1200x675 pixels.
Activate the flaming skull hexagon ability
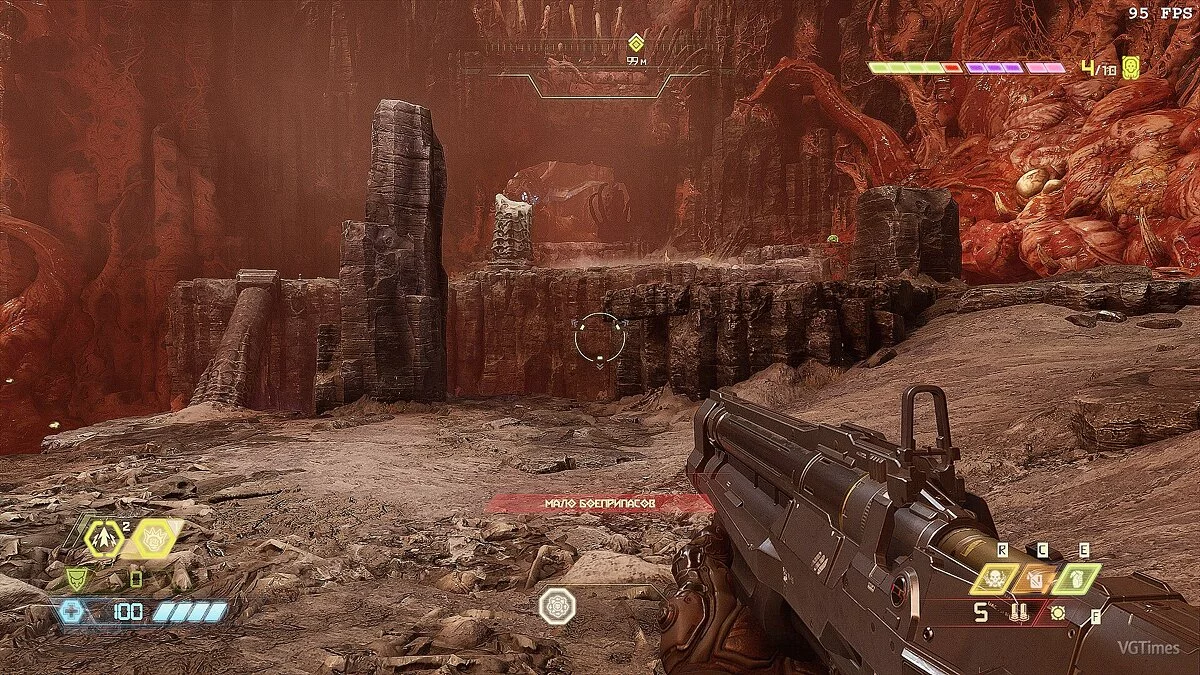click(x=153, y=538)
